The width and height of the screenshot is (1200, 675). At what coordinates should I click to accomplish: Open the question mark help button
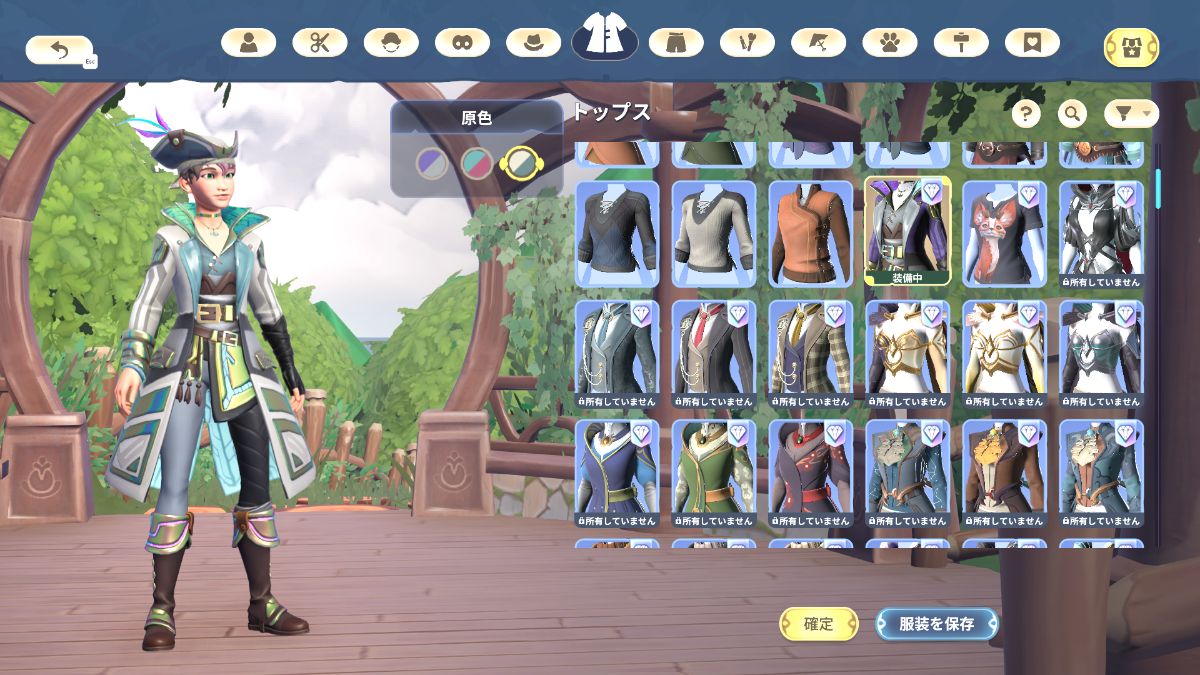click(1026, 114)
